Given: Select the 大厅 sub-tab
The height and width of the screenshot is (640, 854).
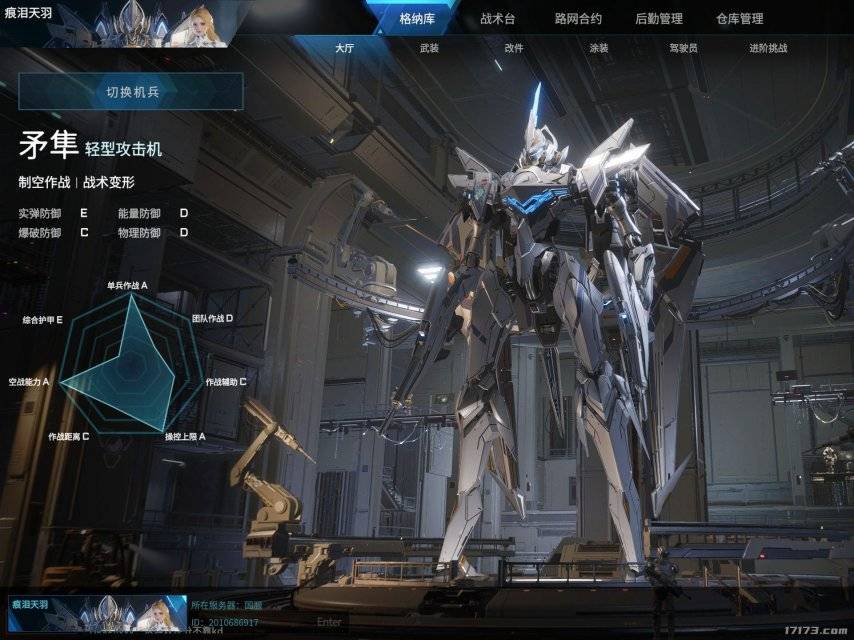Looking at the screenshot, I should pos(344,48).
